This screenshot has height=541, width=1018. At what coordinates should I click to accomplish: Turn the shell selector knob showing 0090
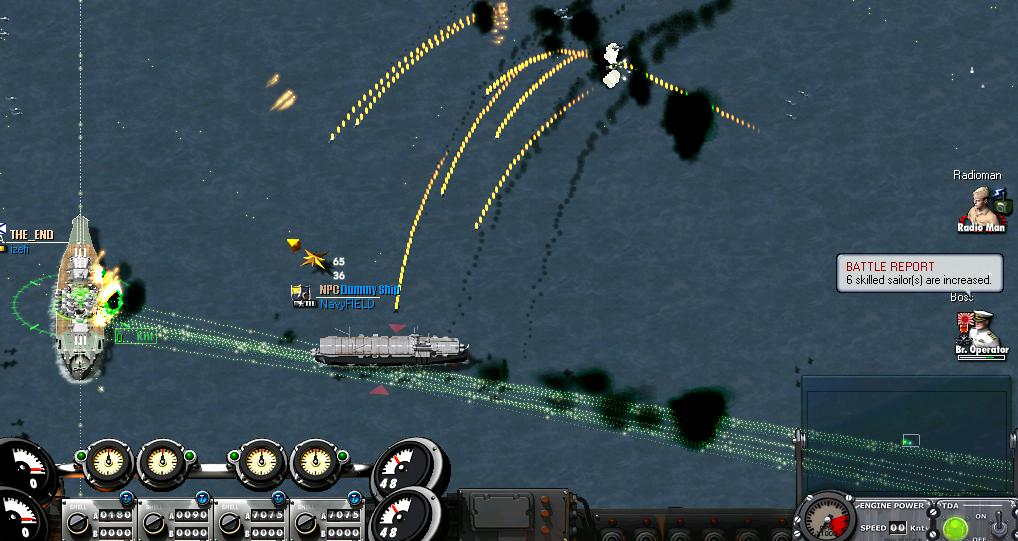pos(153,522)
